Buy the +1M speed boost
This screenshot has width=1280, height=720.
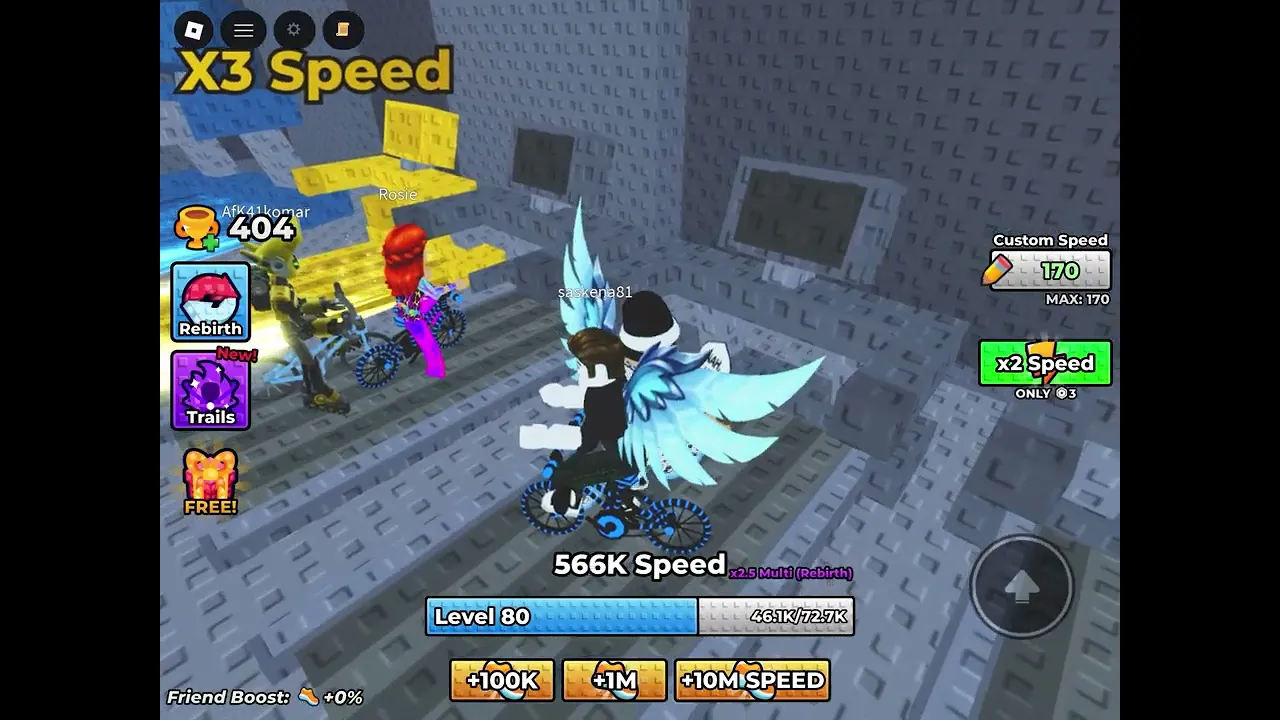pyautogui.click(x=614, y=680)
